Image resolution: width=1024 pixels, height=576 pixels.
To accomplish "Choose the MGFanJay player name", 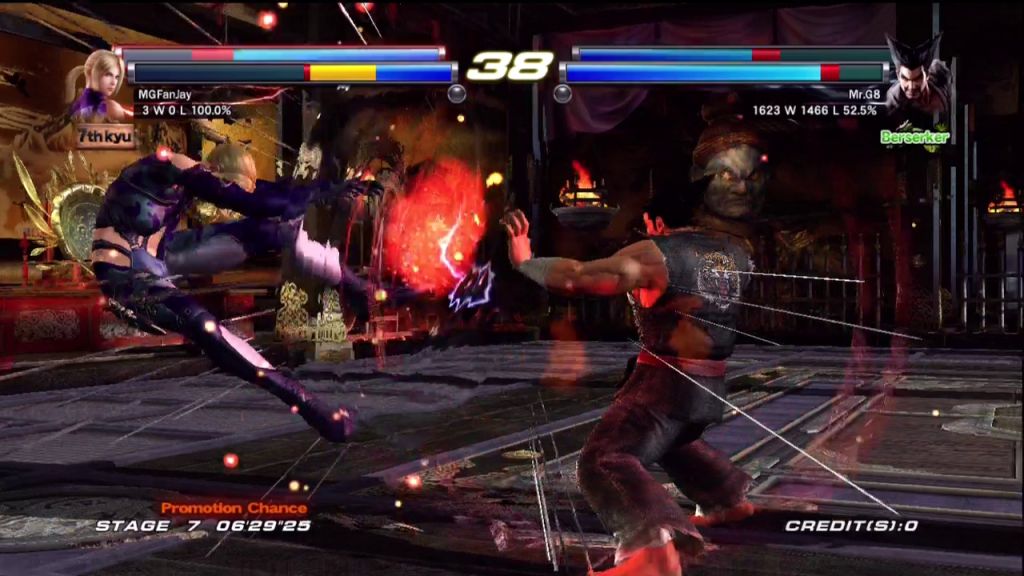I will point(164,95).
